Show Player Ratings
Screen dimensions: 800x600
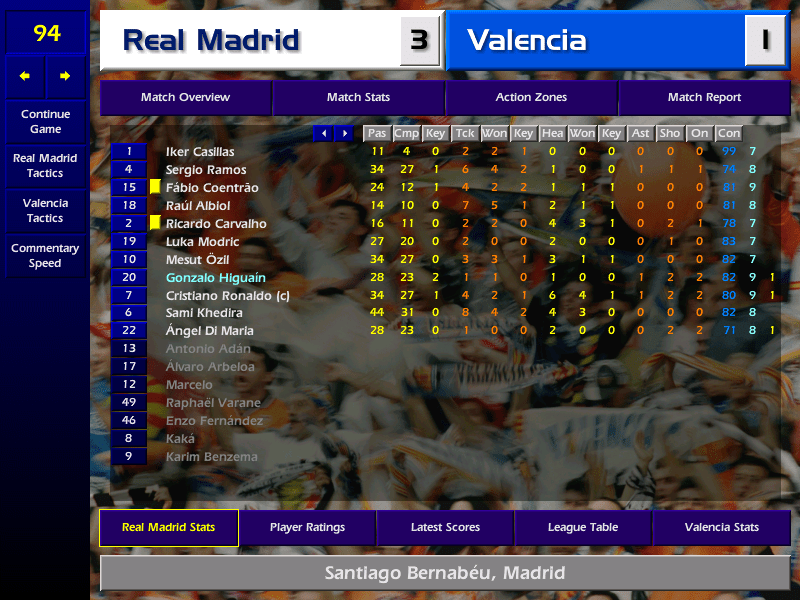[x=307, y=527]
